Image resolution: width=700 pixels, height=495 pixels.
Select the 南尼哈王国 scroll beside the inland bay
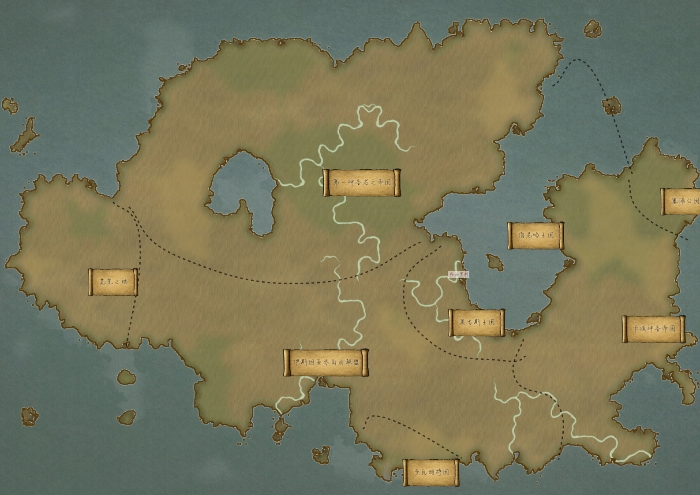click(x=535, y=235)
